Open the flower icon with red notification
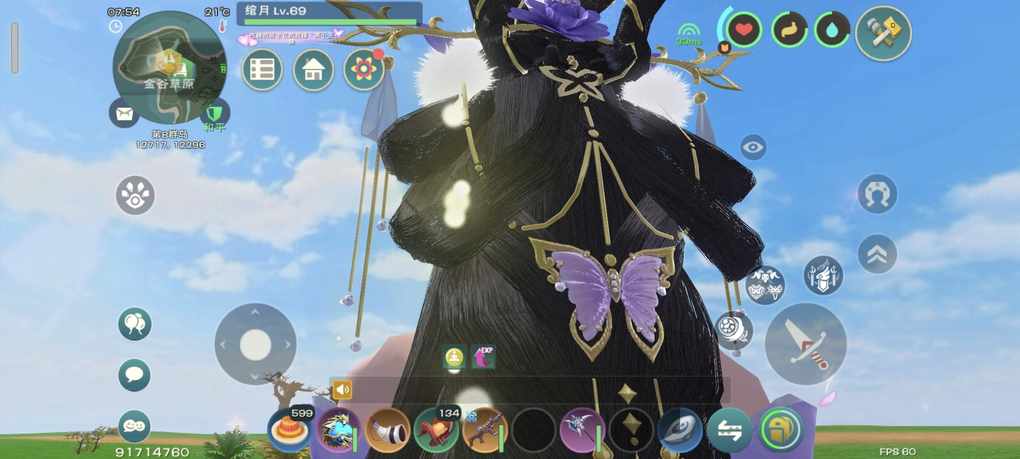This screenshot has height=459, width=1020. coord(364,70)
